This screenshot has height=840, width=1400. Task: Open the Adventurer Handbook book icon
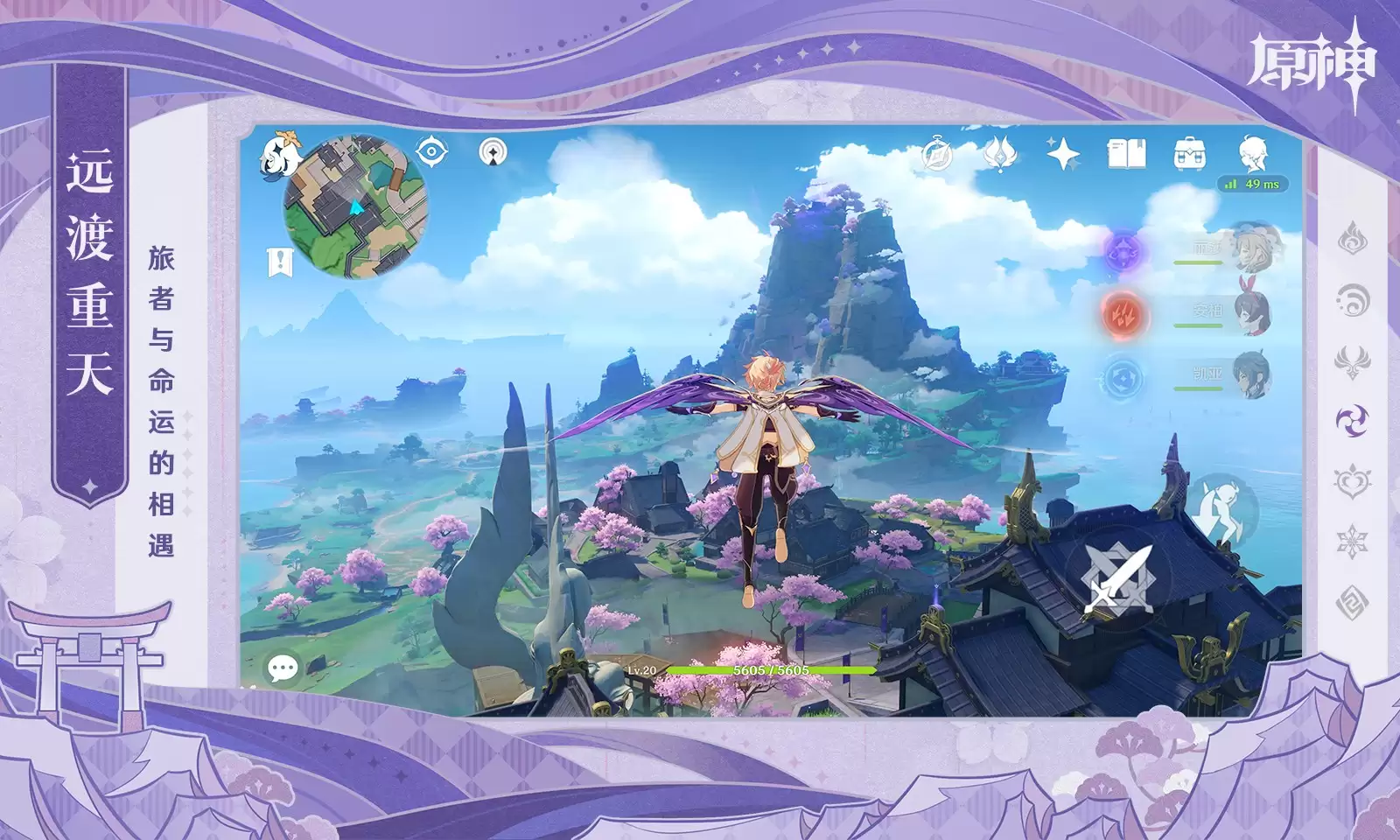pos(1126,154)
